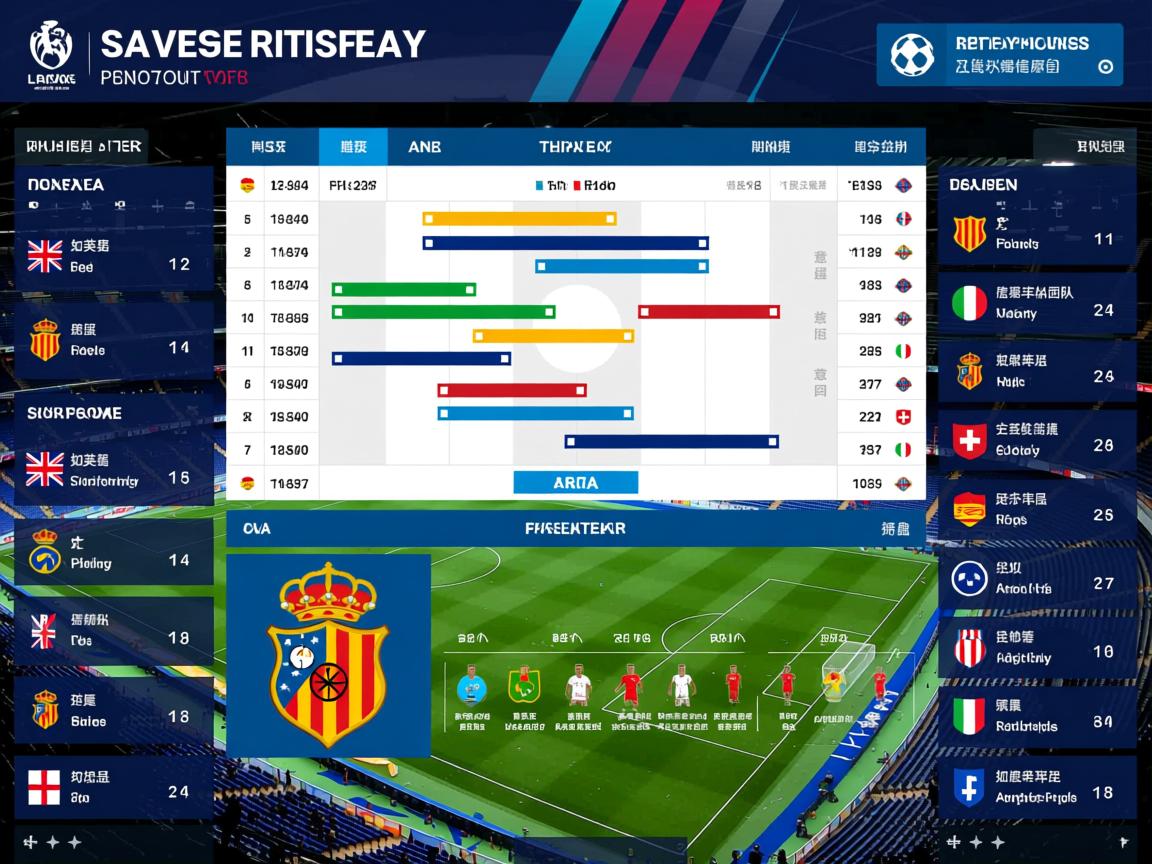1152x864 pixels.
Task: Select the highlighted light-blue header tab
Action: [x=353, y=147]
